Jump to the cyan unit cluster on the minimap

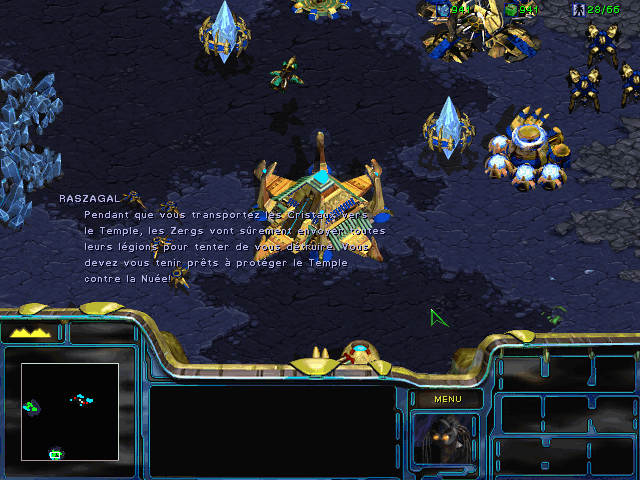pyautogui.click(x=83, y=400)
